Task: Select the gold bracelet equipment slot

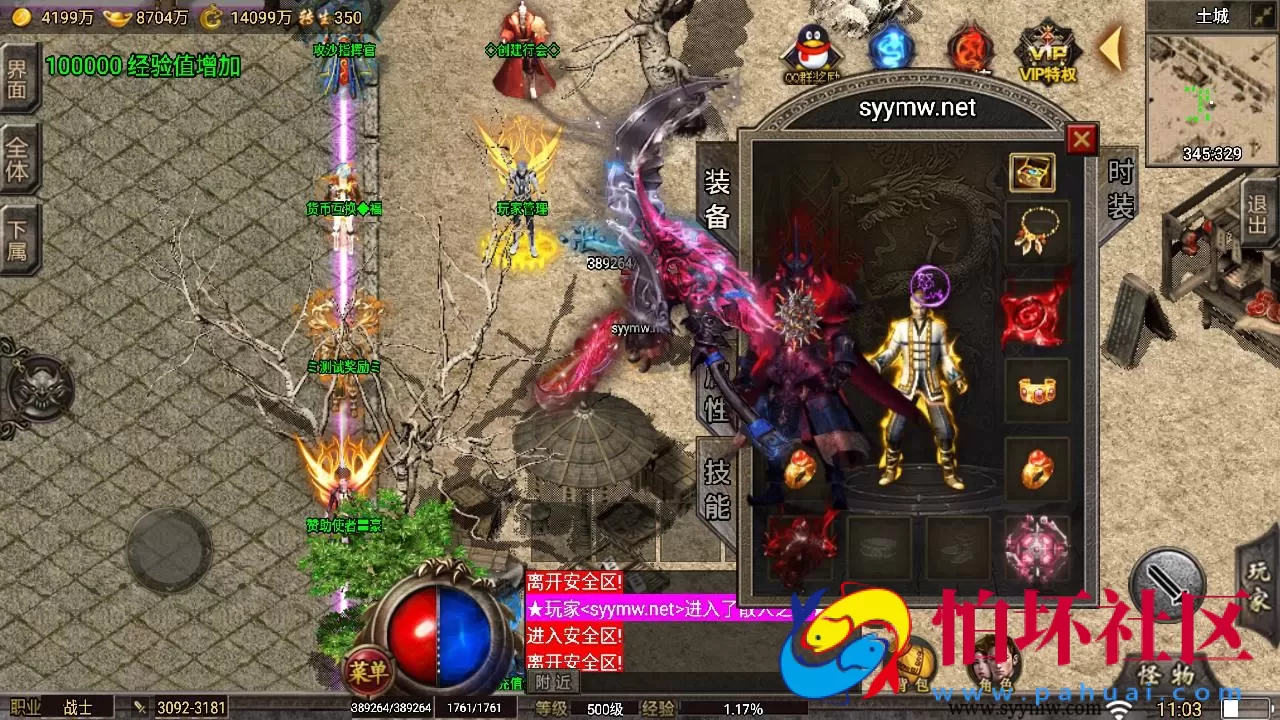Action: click(x=1036, y=390)
